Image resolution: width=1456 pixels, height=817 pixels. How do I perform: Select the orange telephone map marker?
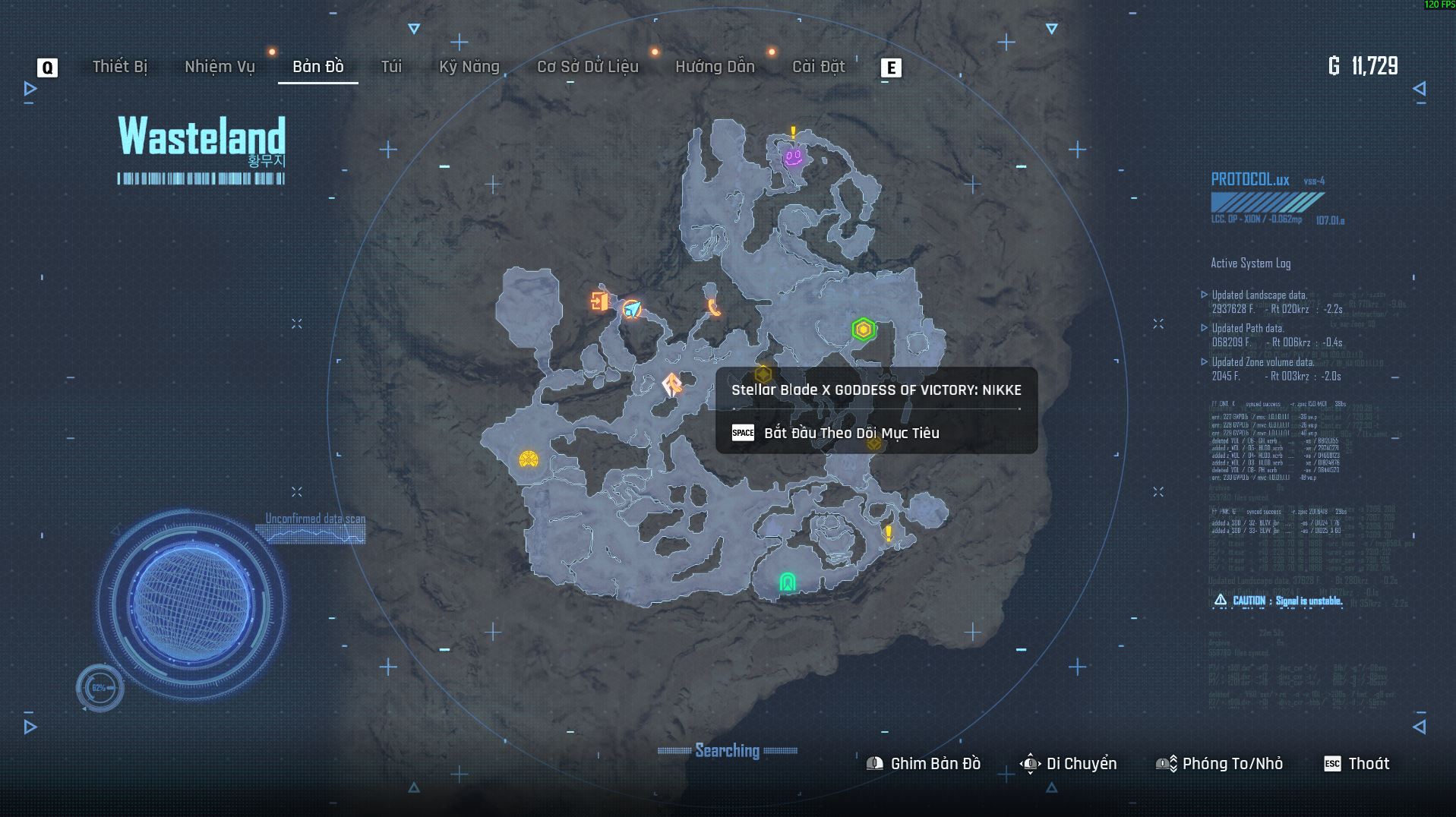click(x=713, y=307)
